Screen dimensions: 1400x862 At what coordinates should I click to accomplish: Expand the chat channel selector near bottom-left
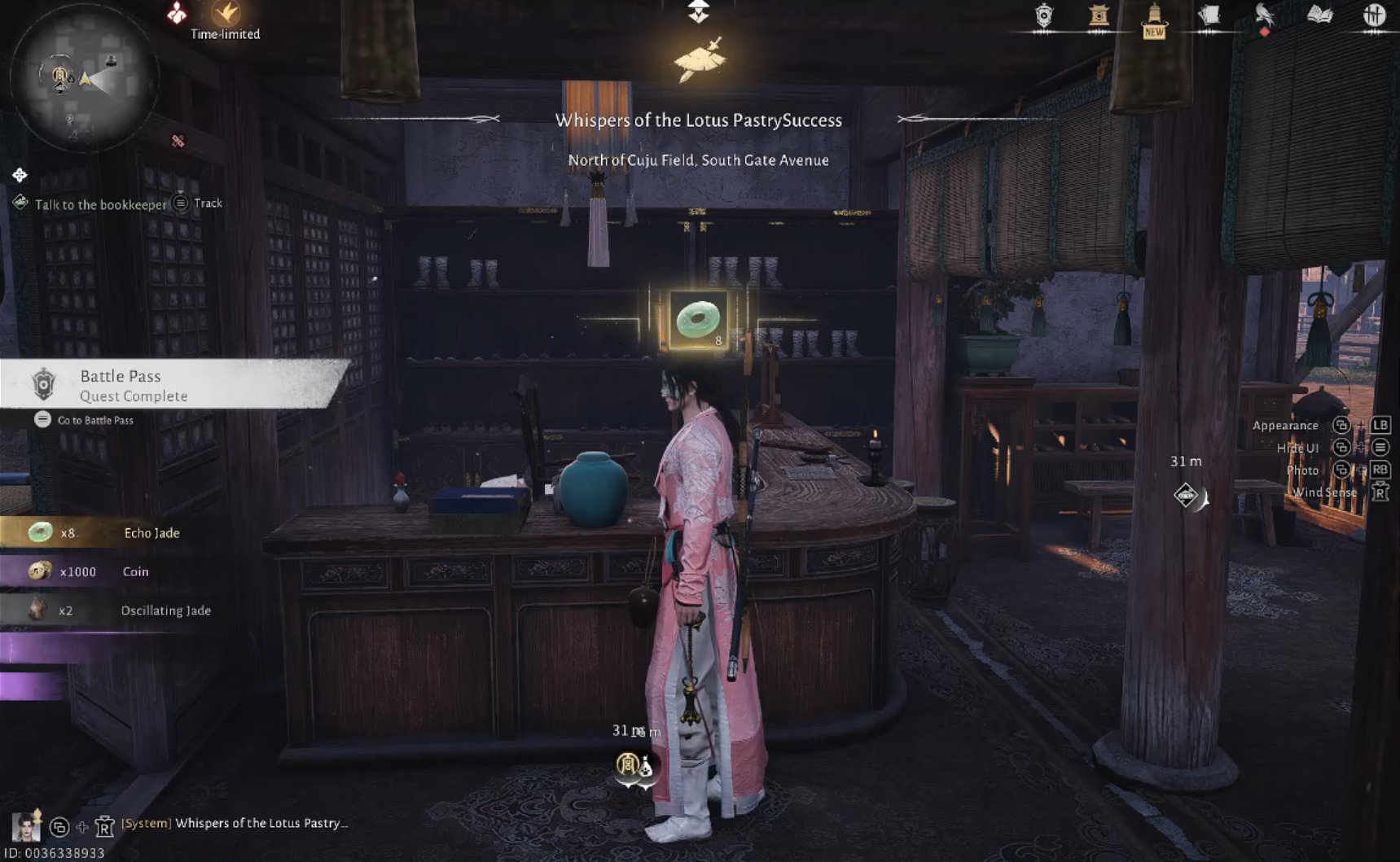coord(59,827)
